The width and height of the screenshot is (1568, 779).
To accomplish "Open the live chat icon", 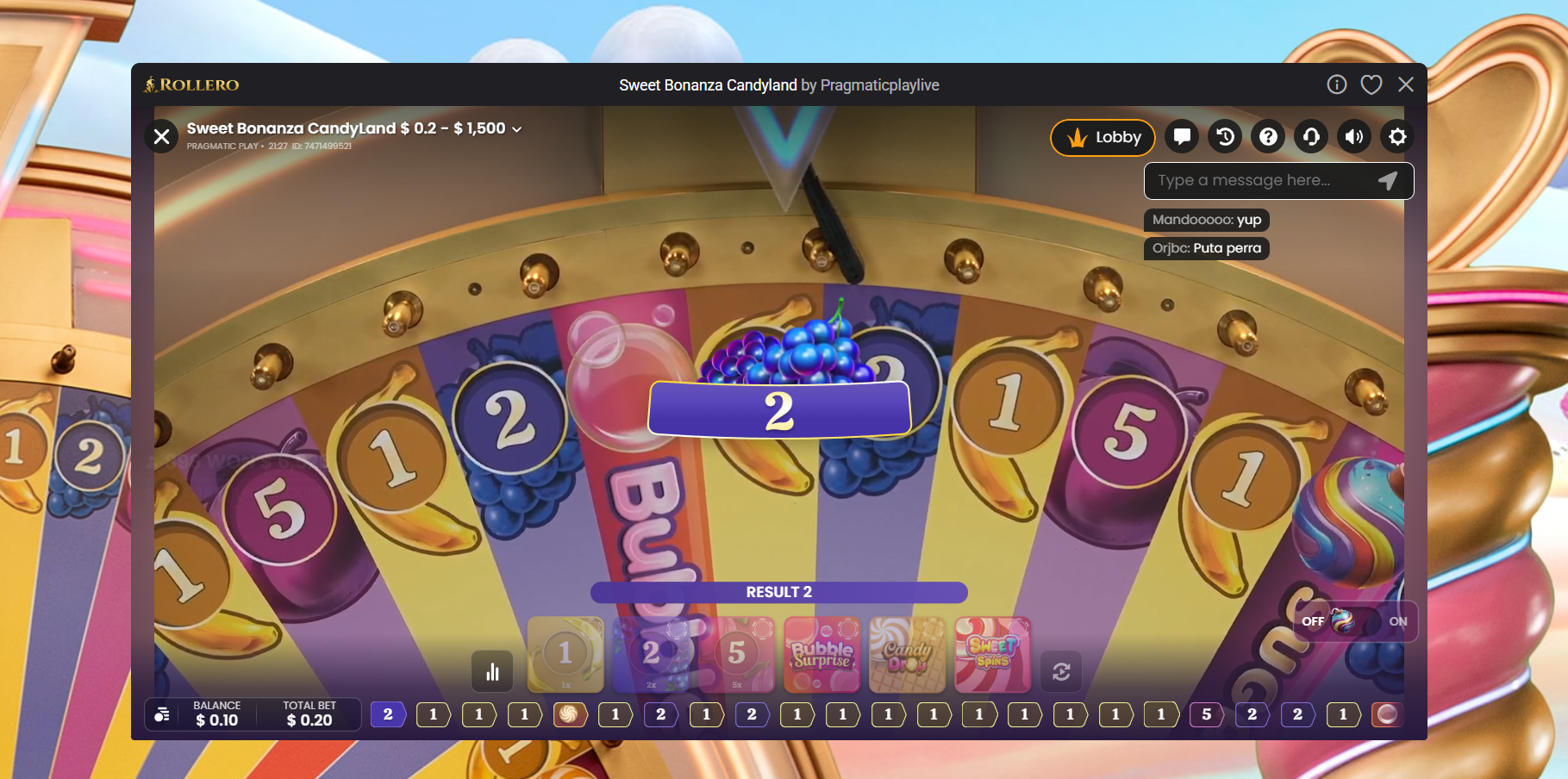I will pyautogui.click(x=1181, y=136).
